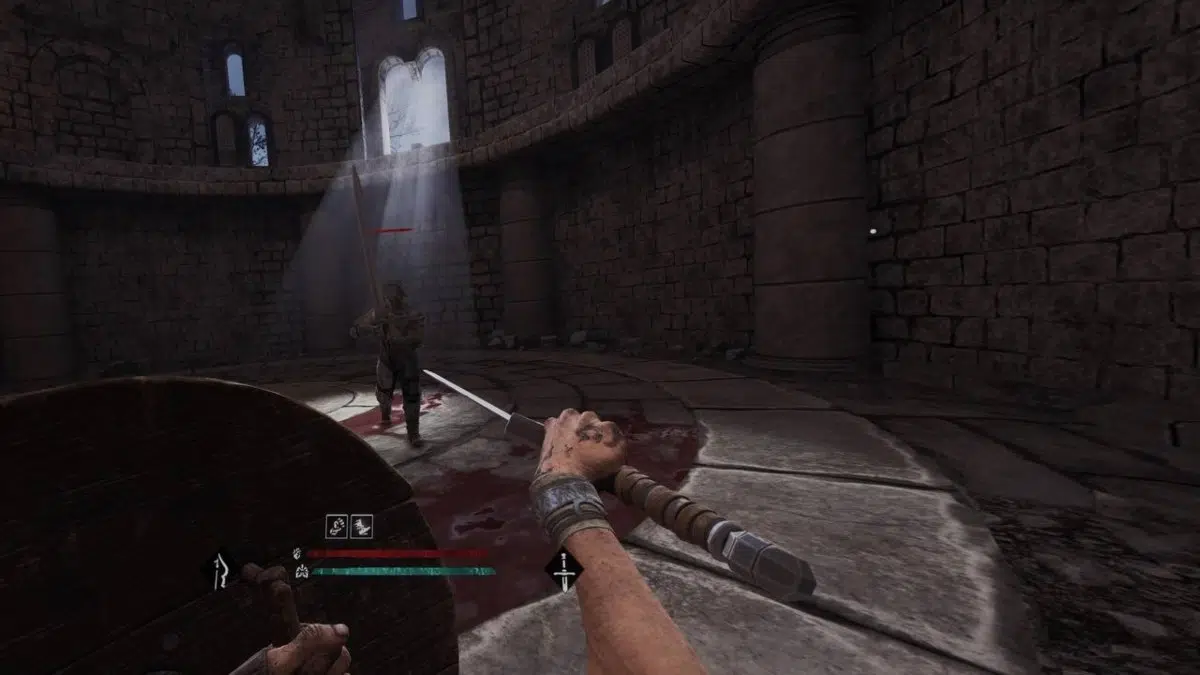Select the sword weapon slot icon

(x=564, y=570)
